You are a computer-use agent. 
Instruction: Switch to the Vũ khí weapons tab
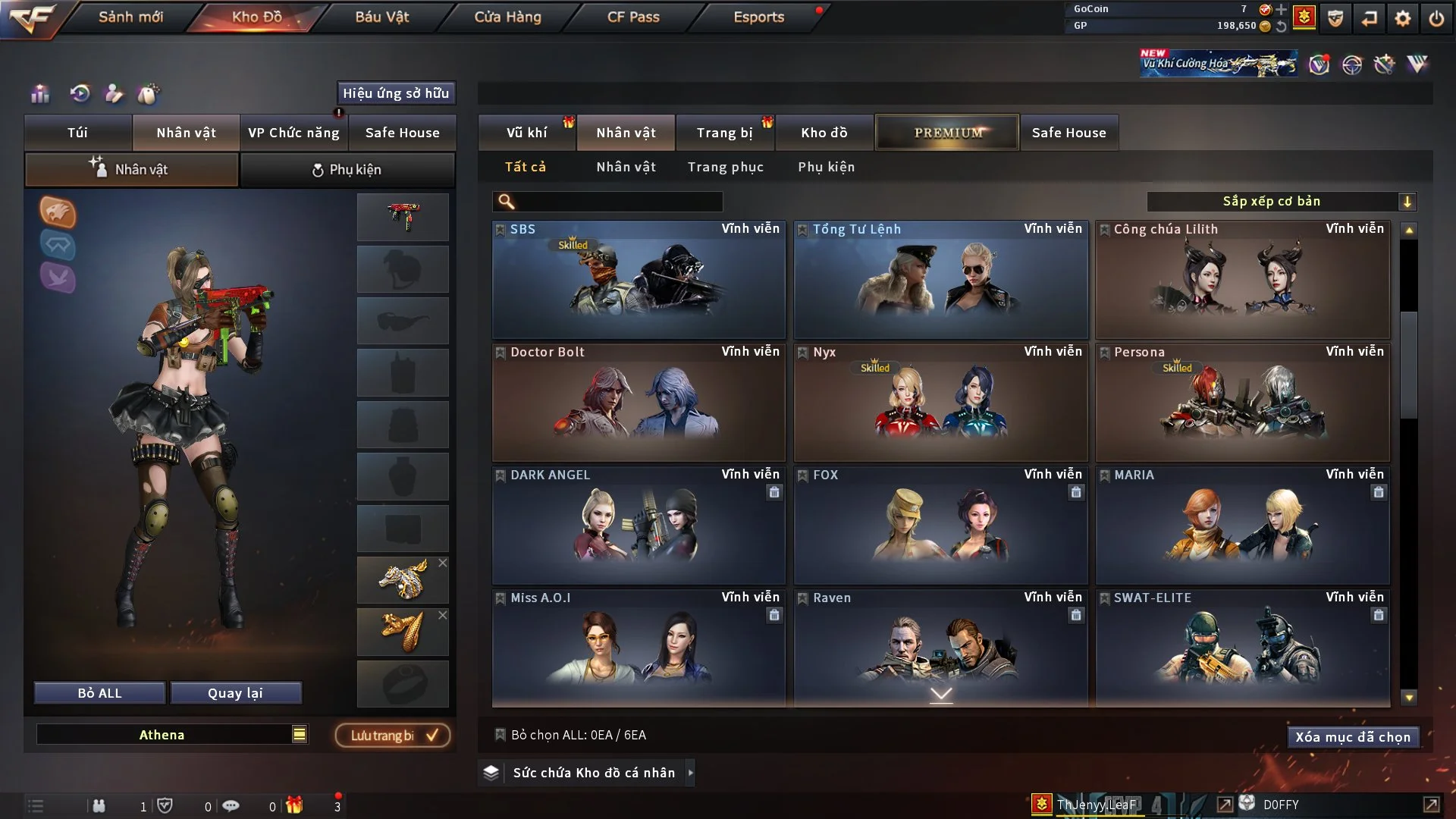coord(526,133)
